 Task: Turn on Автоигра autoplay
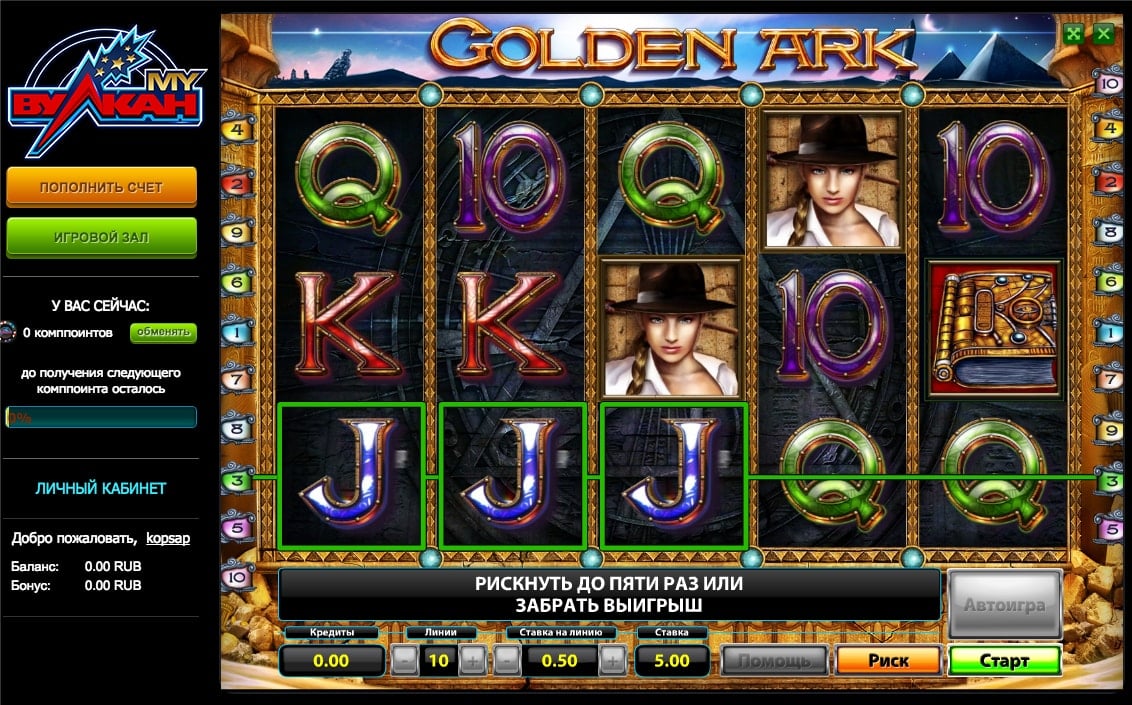click(1004, 605)
